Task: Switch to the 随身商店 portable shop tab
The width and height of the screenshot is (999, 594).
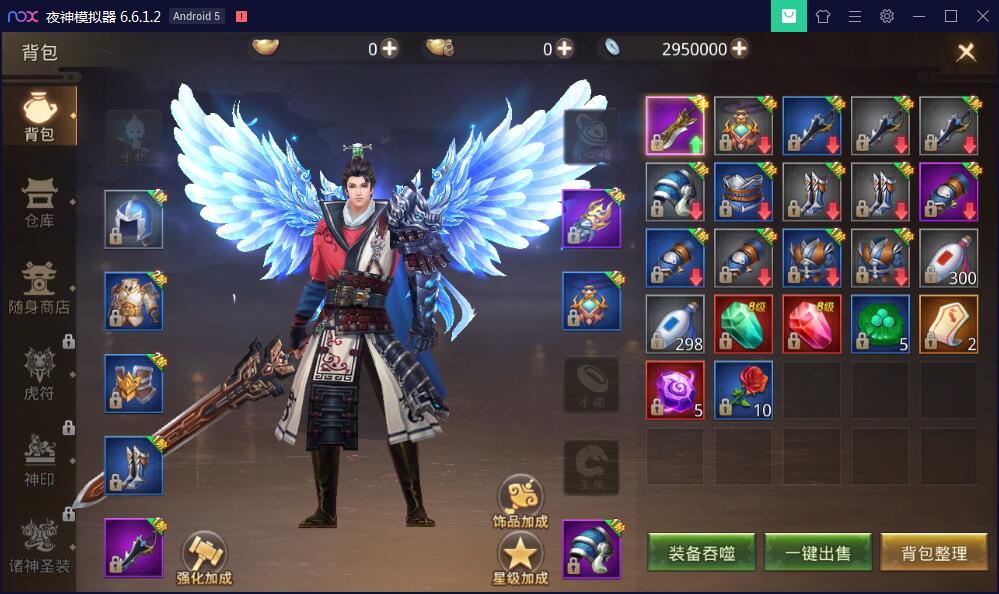Action: (39, 289)
